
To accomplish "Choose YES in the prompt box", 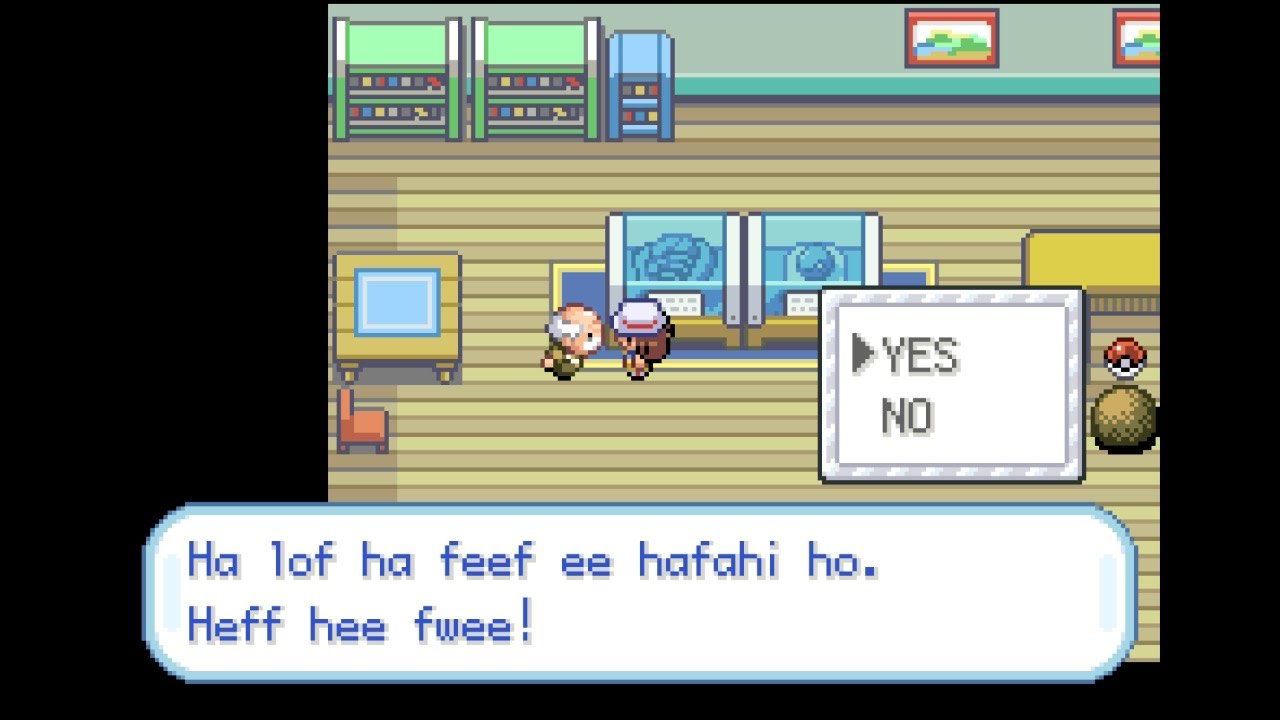I will [921, 356].
